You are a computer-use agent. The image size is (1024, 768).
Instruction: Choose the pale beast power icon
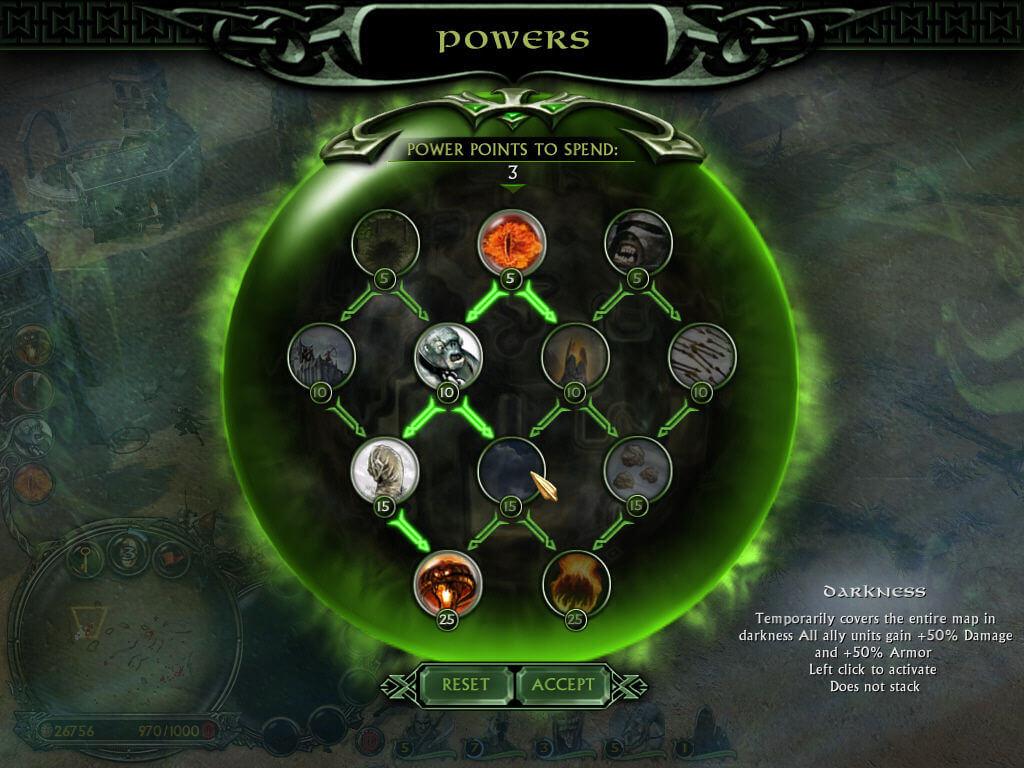(x=385, y=470)
